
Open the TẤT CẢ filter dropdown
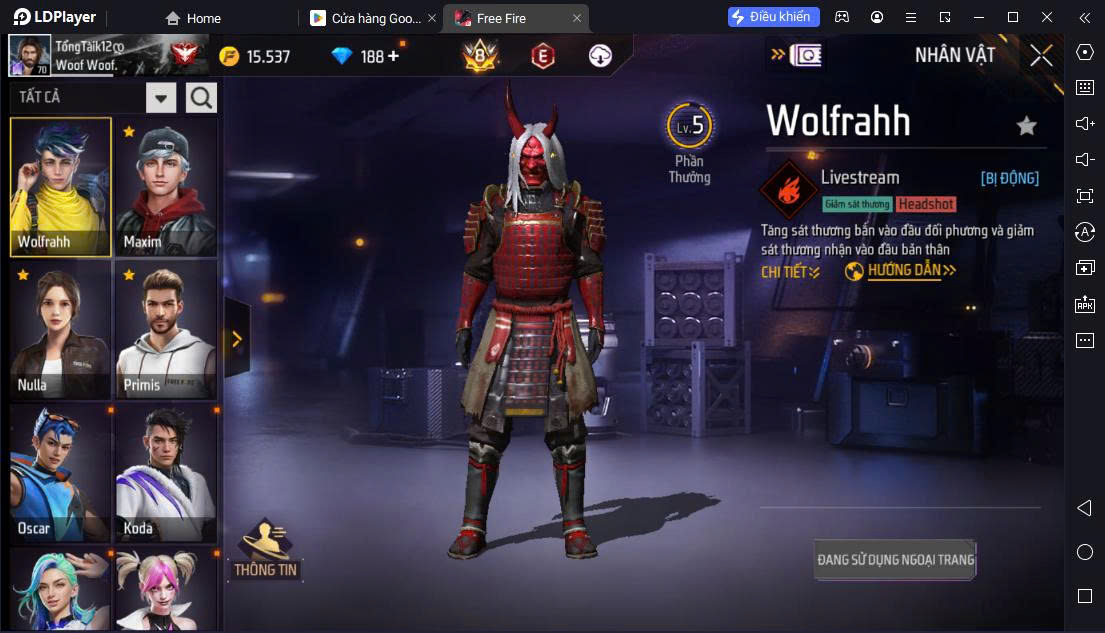tap(161, 98)
